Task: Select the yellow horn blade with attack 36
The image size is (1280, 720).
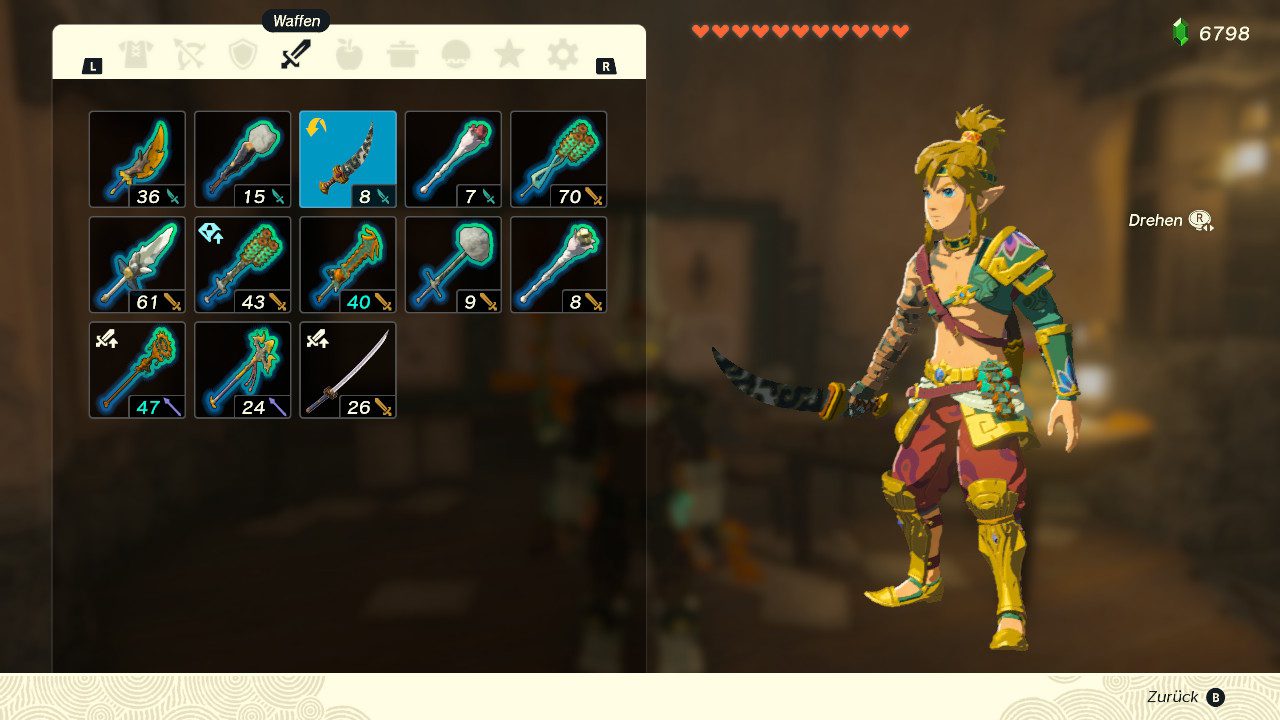Action: [137, 159]
